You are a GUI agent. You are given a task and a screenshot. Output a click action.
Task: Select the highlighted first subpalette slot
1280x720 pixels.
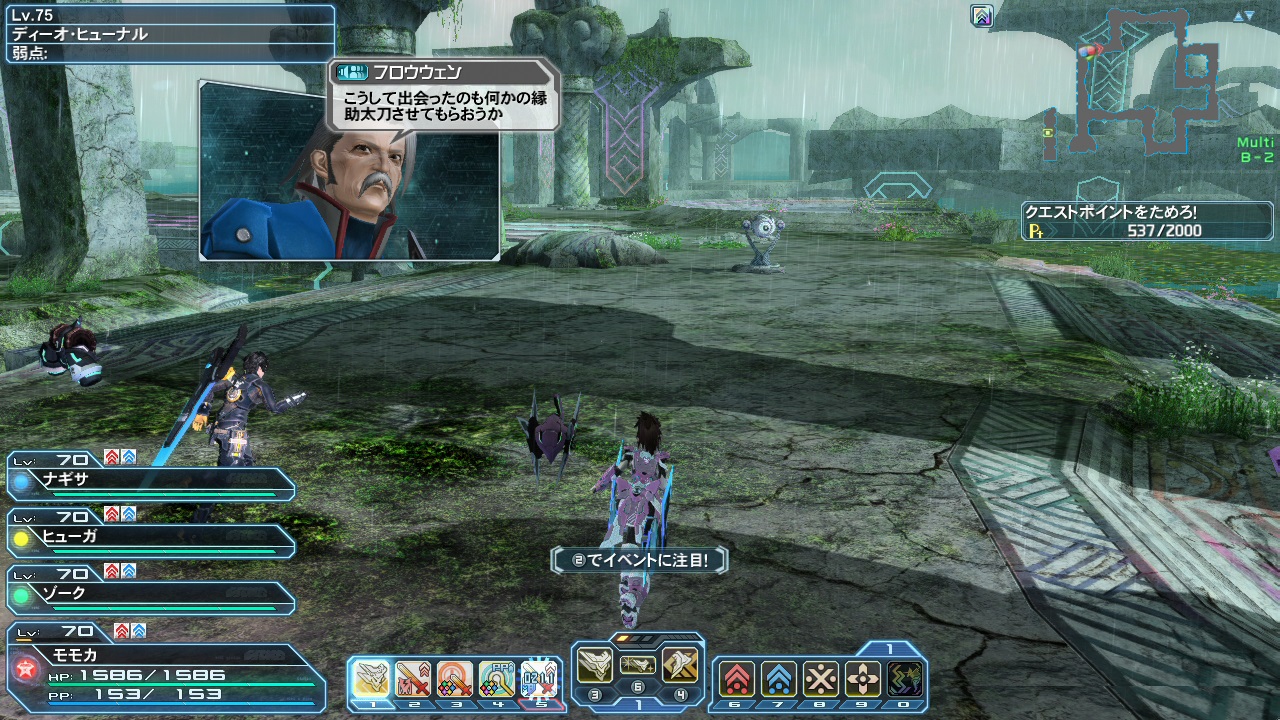tap(372, 679)
